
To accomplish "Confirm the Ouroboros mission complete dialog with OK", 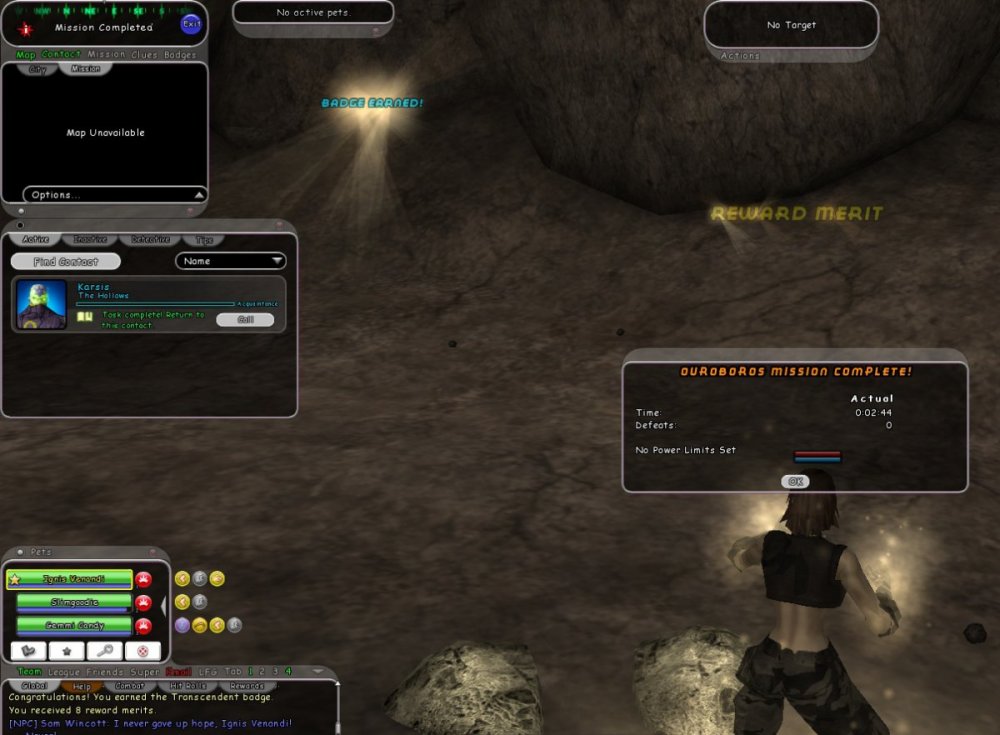I will click(795, 481).
